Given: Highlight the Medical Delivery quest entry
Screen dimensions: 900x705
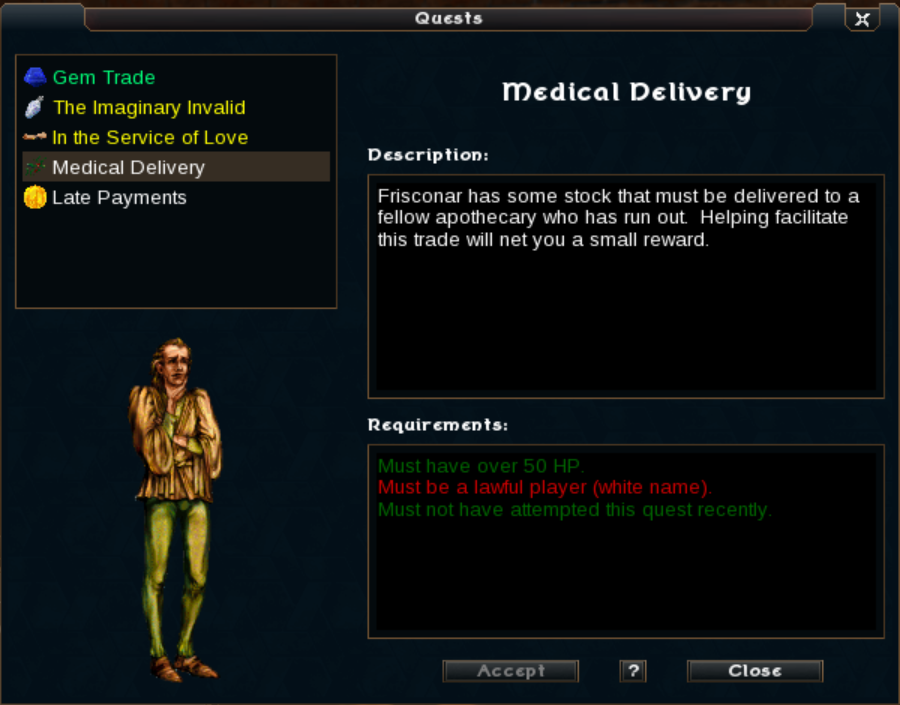Looking at the screenshot, I should [128, 168].
